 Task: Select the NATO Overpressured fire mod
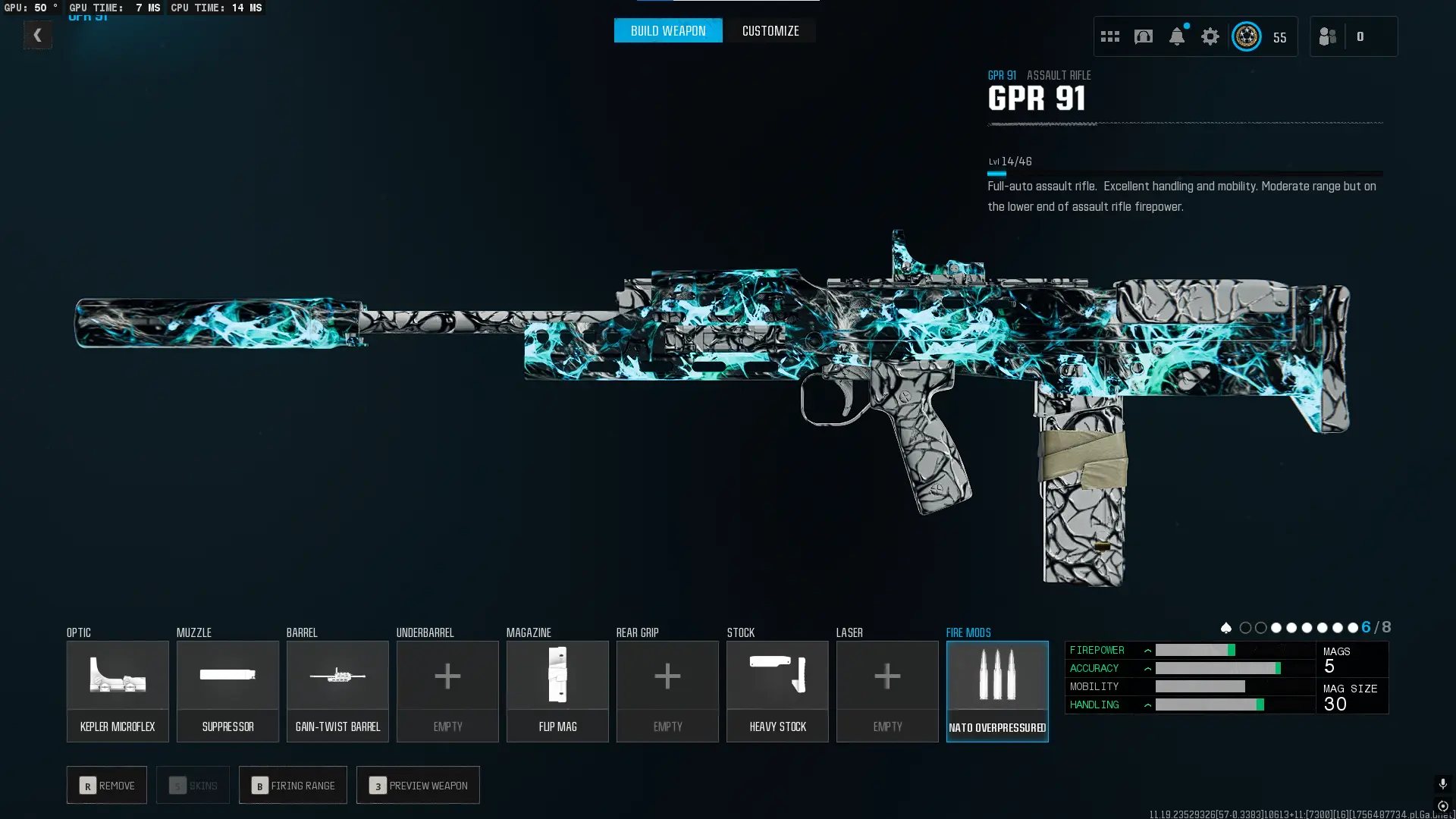[x=997, y=691]
